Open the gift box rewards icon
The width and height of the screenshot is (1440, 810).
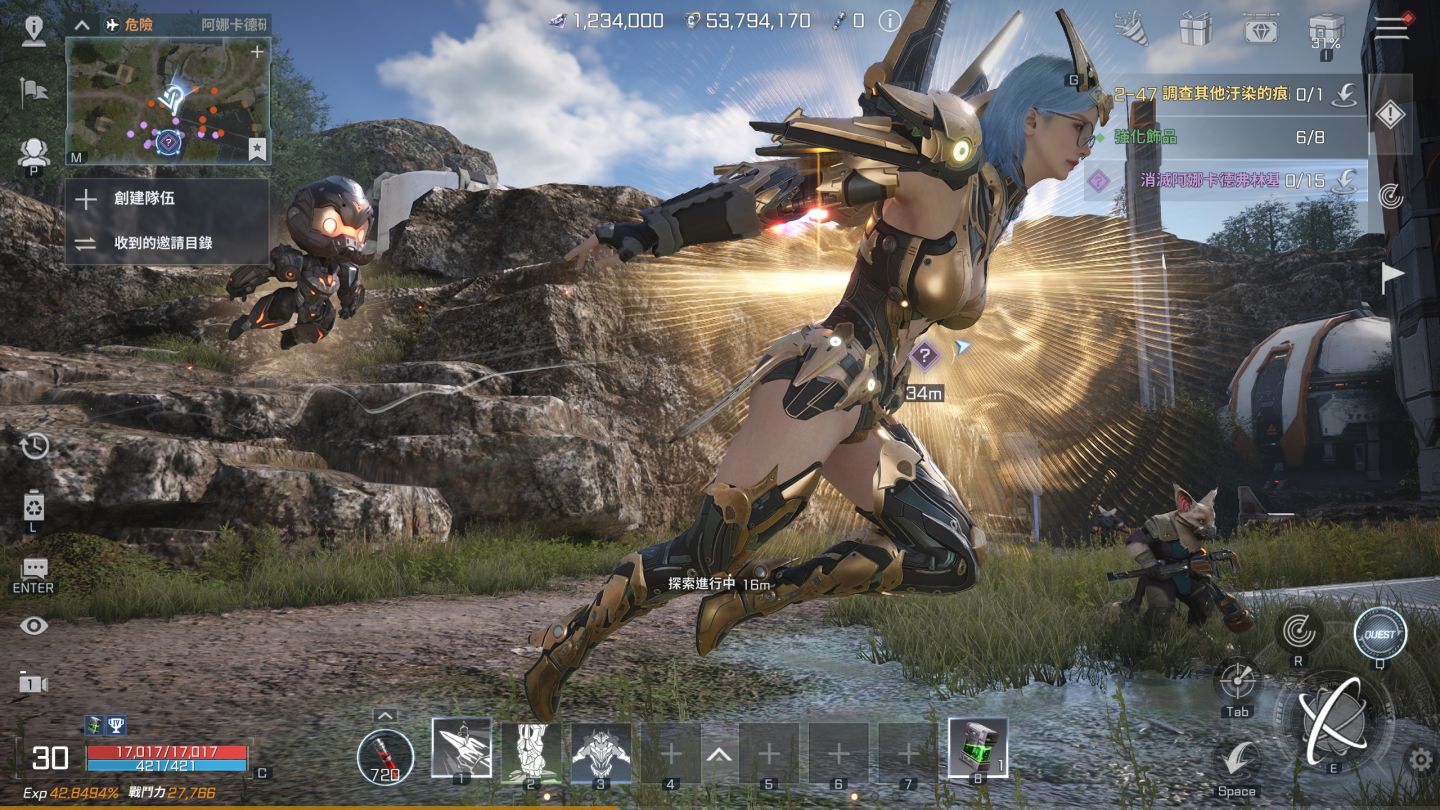[x=1195, y=29]
